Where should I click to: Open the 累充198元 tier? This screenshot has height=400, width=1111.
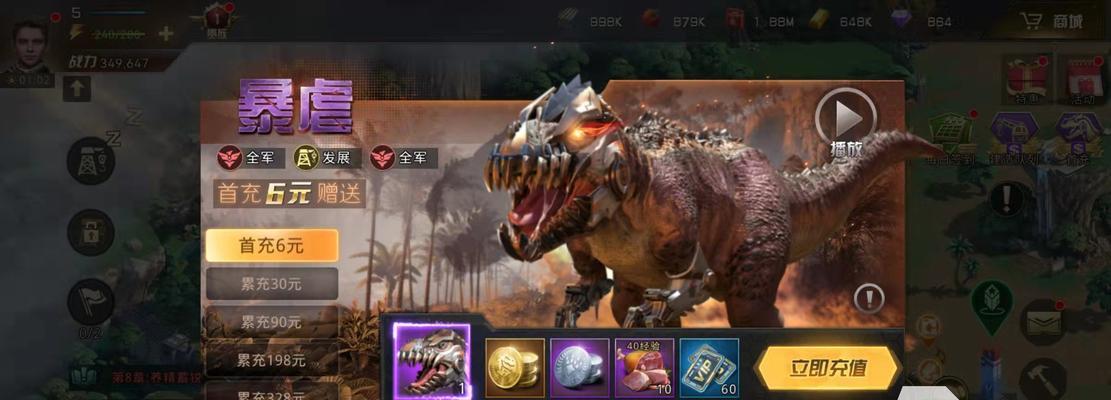coord(272,359)
